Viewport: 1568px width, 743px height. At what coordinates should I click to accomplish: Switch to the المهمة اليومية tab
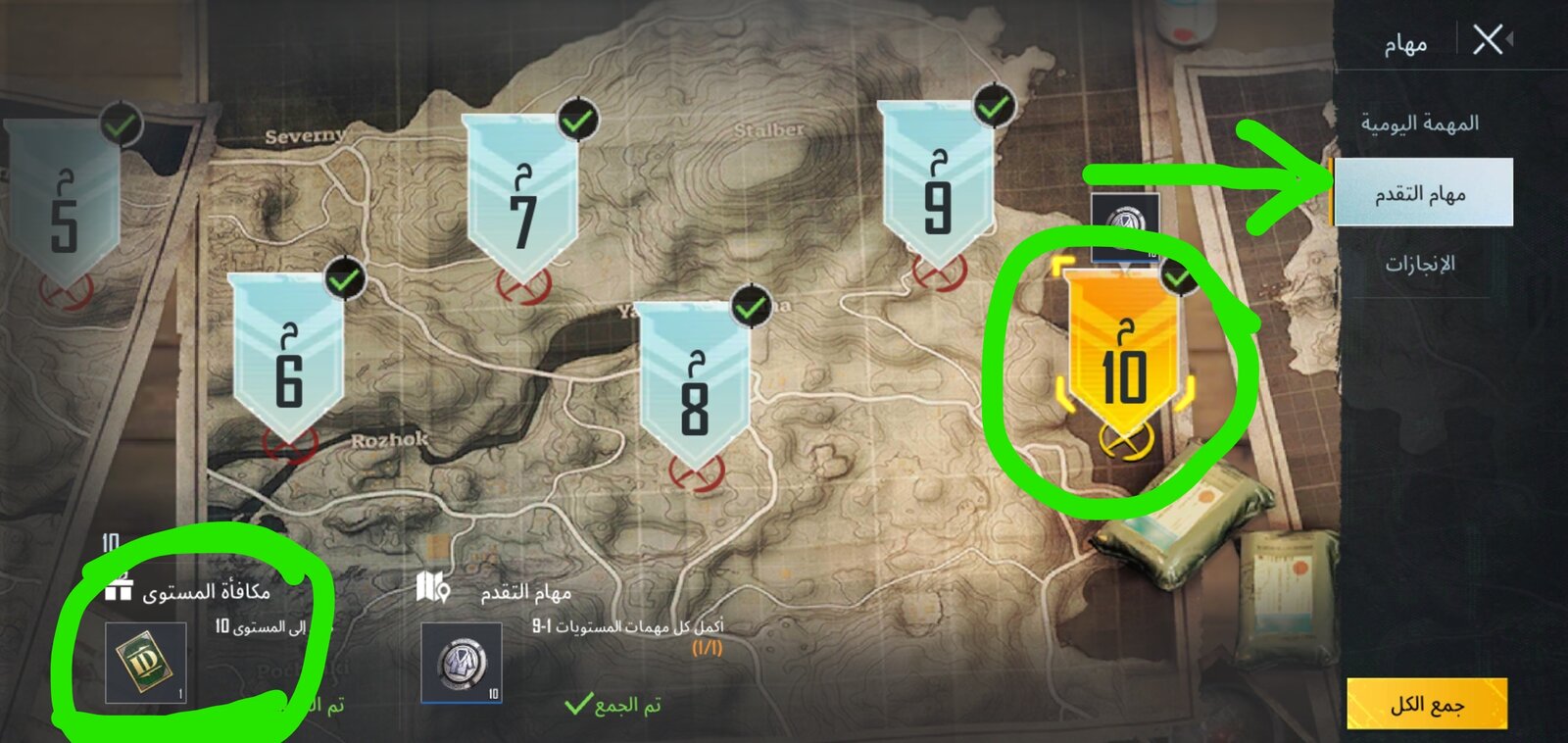(x=1419, y=124)
